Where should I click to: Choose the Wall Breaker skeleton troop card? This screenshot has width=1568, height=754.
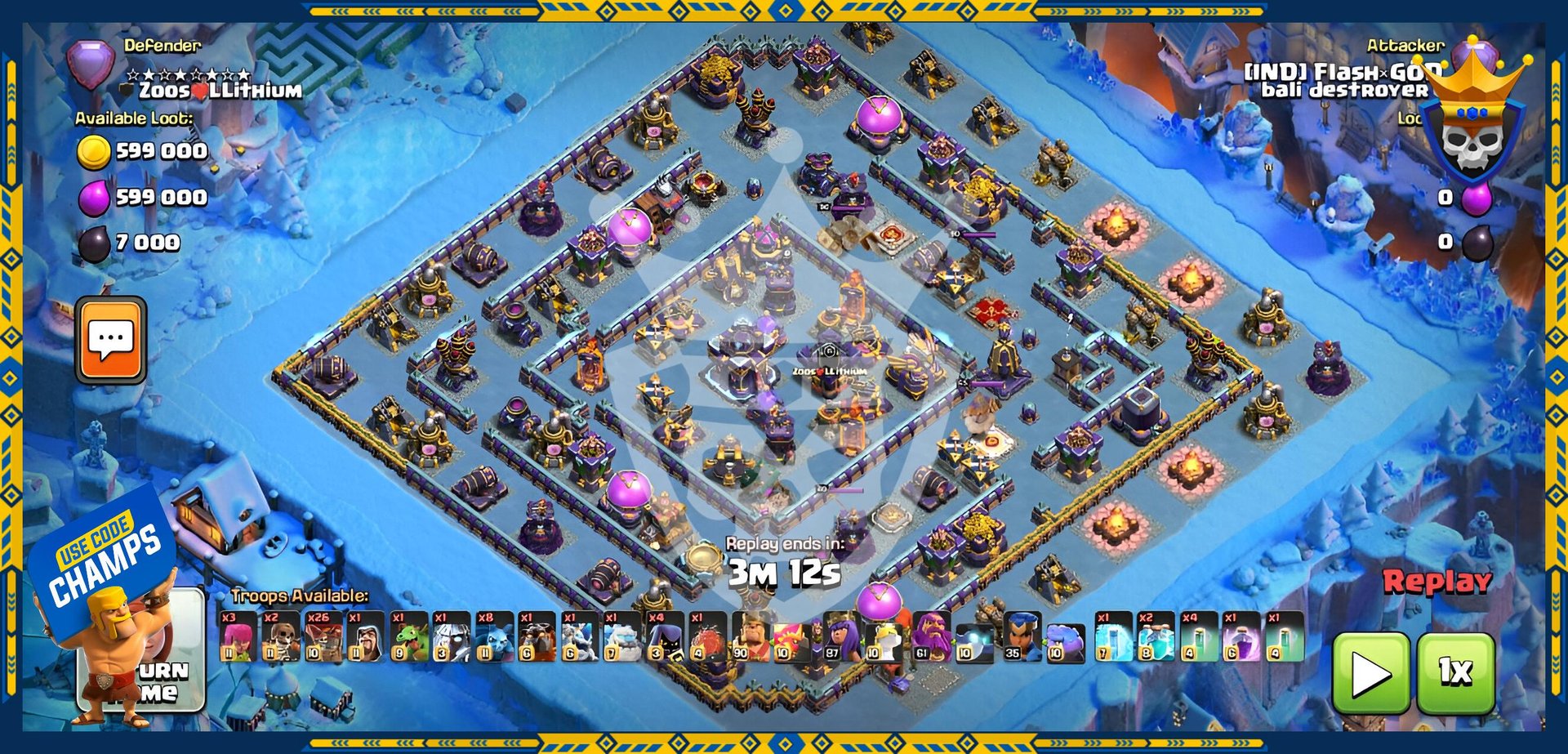click(280, 636)
